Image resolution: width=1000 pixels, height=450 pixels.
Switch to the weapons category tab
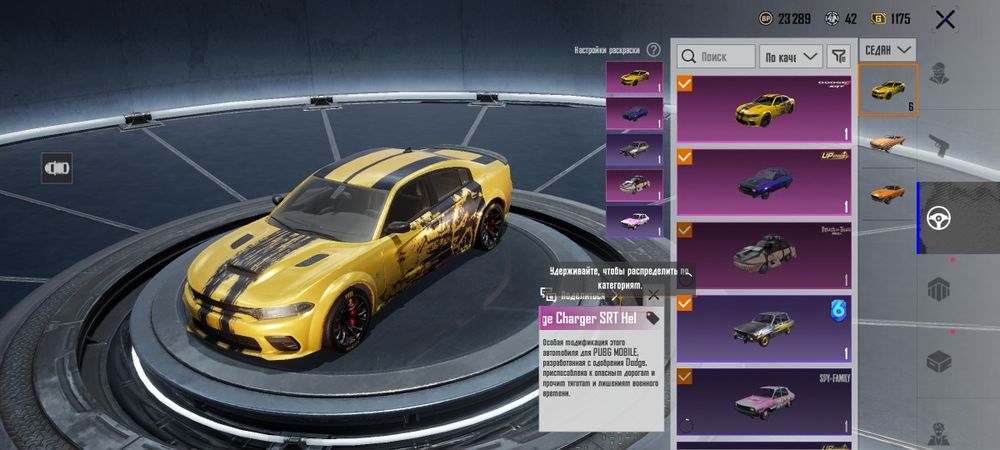pyautogui.click(x=938, y=144)
